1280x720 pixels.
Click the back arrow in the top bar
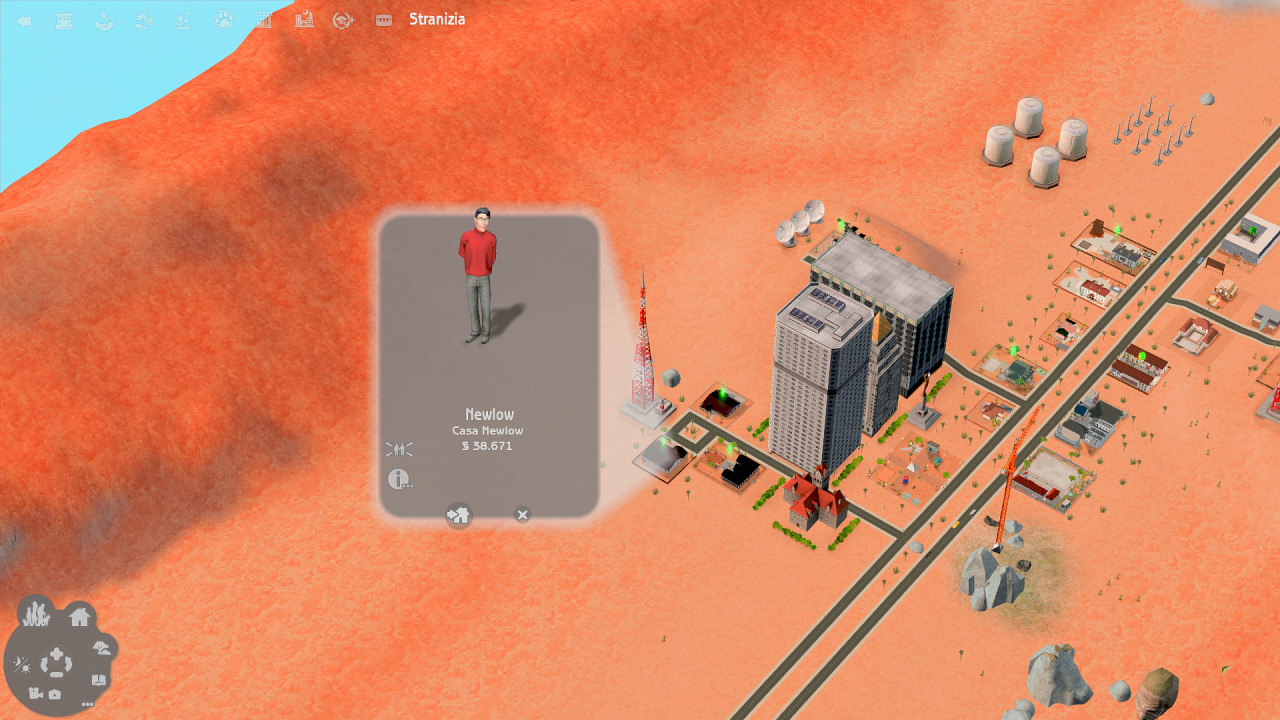tap(24, 20)
